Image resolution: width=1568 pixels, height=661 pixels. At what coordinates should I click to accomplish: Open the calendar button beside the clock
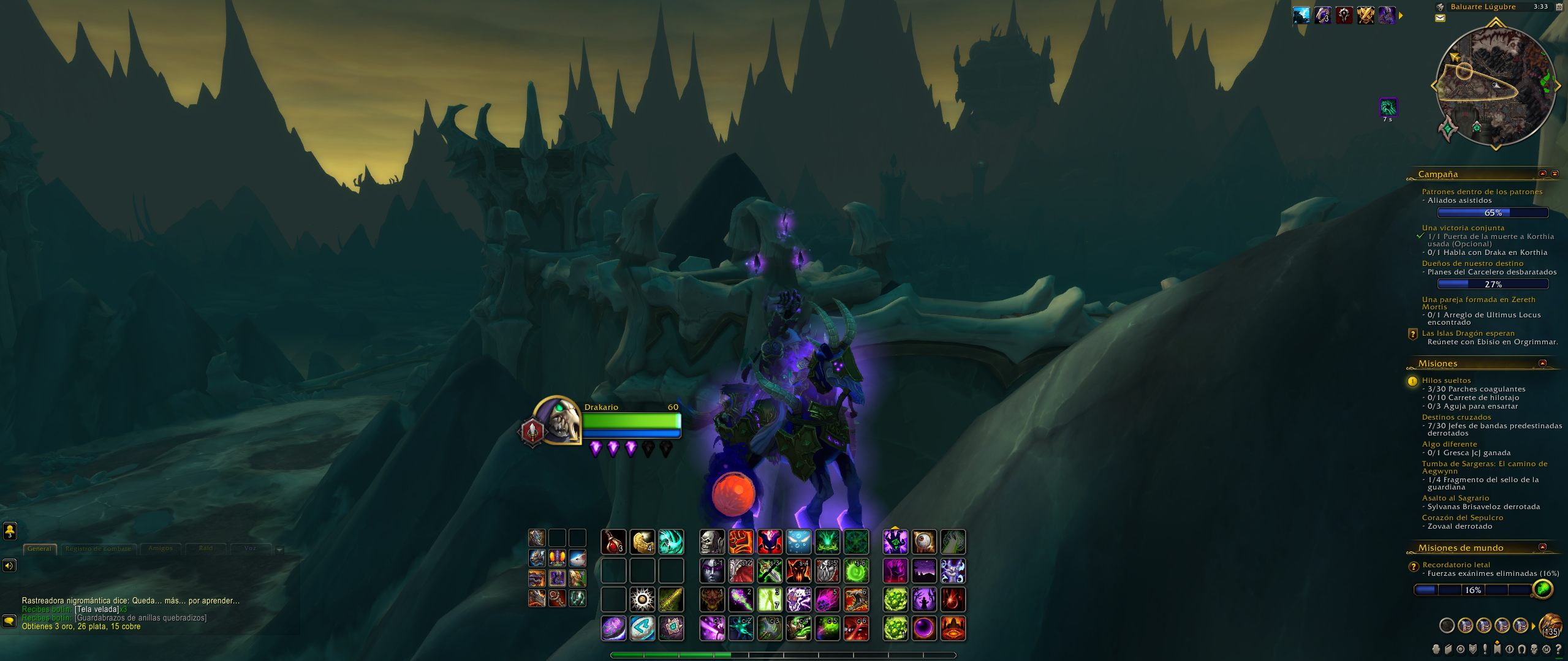(x=1559, y=7)
